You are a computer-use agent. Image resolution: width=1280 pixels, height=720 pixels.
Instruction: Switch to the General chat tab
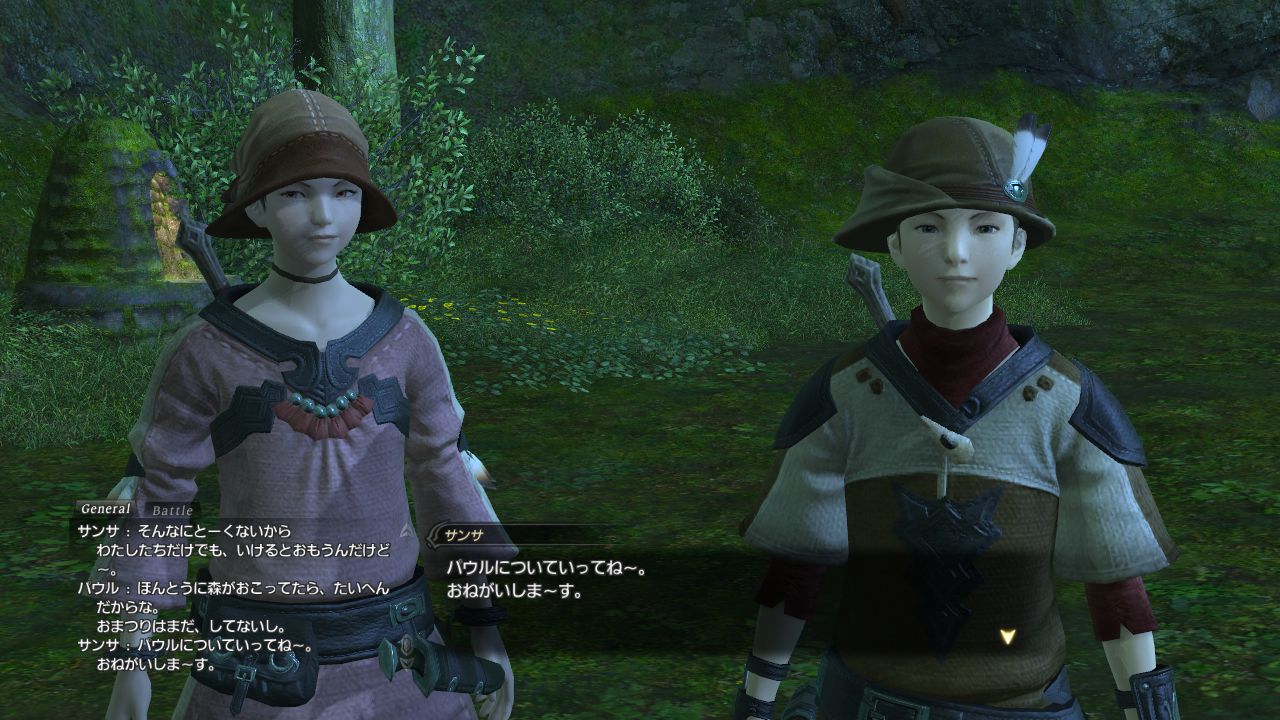105,509
